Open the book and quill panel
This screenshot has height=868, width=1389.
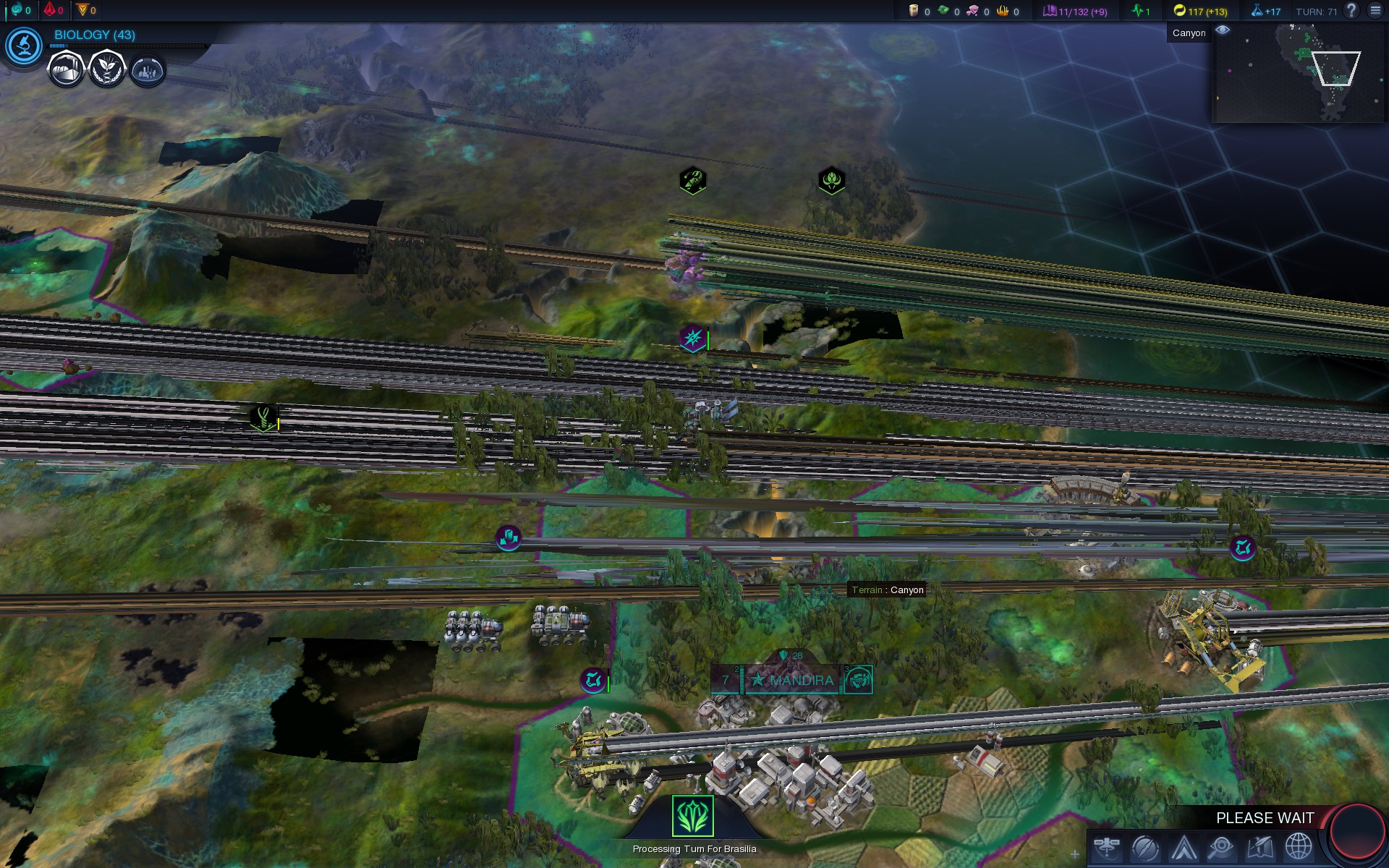tap(1260, 847)
